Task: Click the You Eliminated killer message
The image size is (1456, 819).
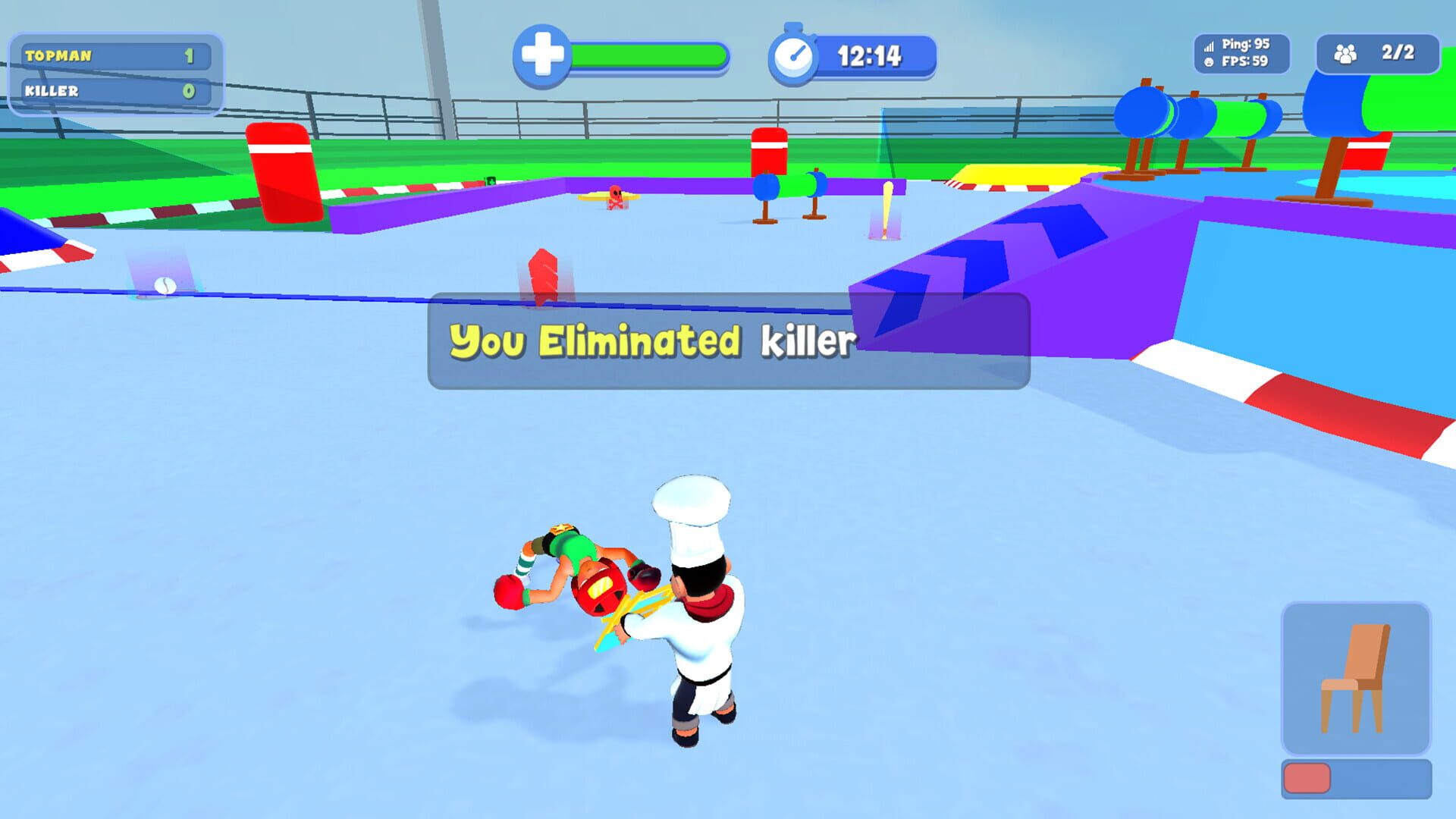Action: [x=652, y=341]
